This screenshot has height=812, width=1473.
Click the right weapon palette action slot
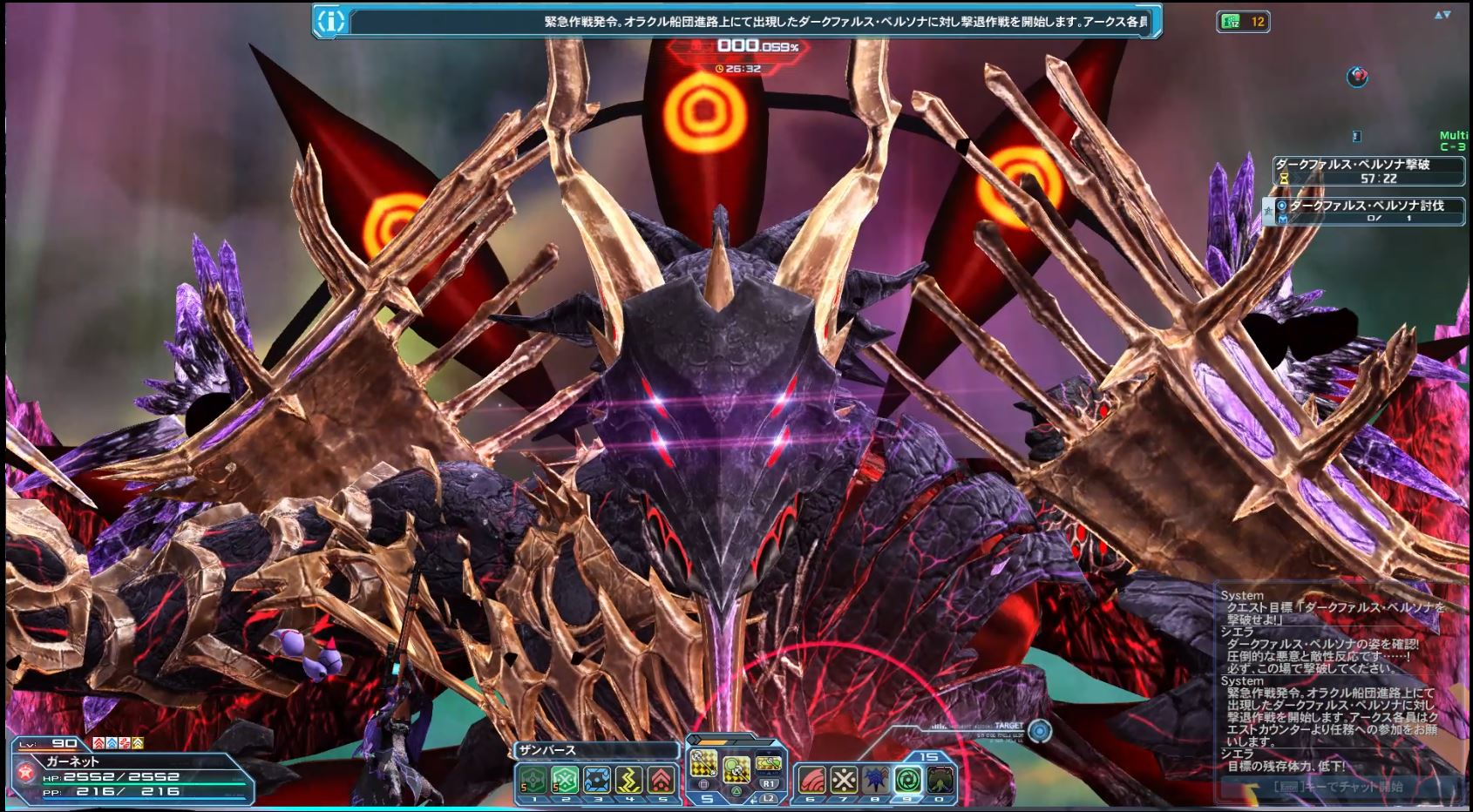768,763
